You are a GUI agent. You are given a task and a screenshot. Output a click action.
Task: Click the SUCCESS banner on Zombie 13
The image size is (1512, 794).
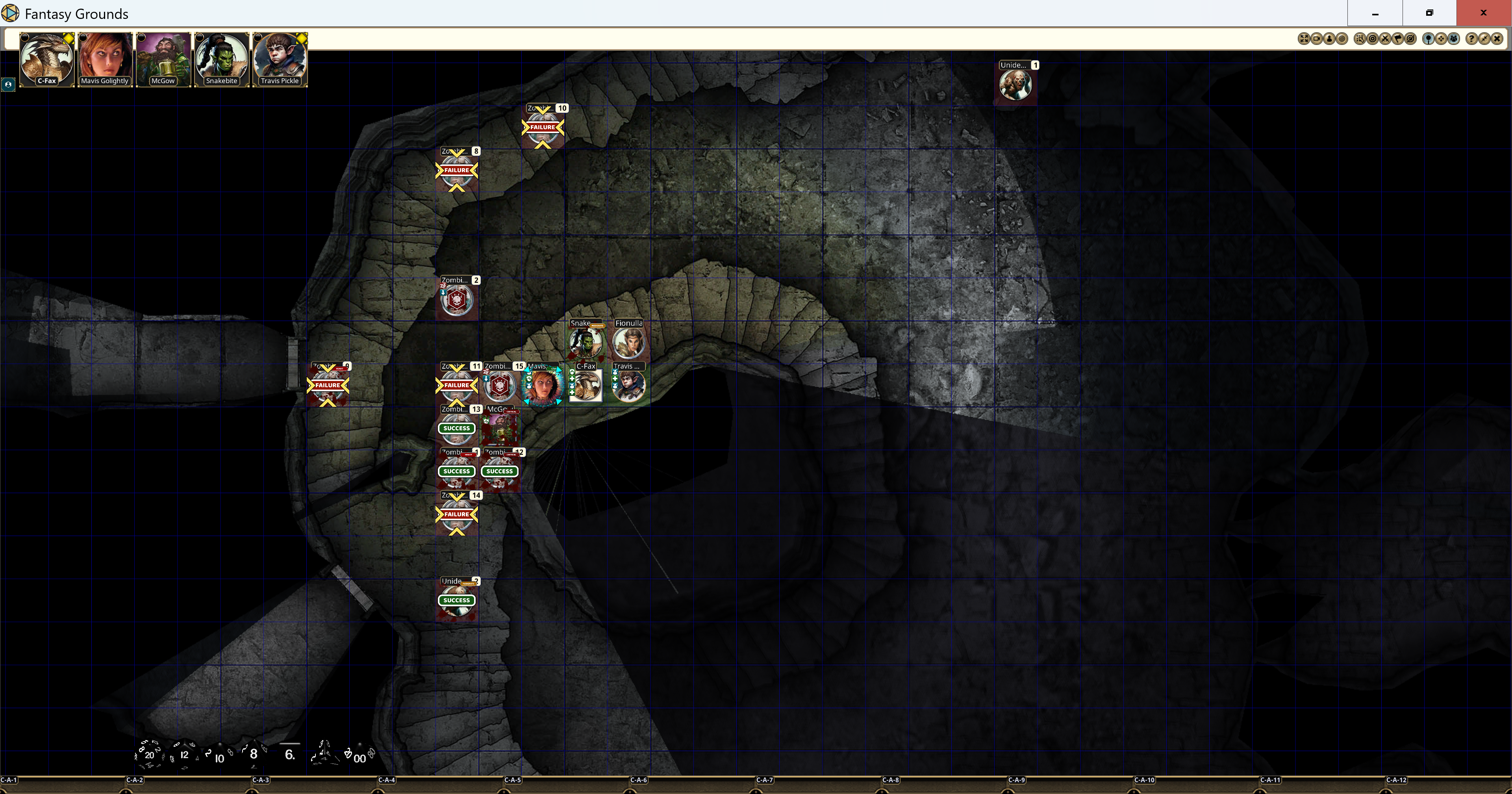click(456, 428)
